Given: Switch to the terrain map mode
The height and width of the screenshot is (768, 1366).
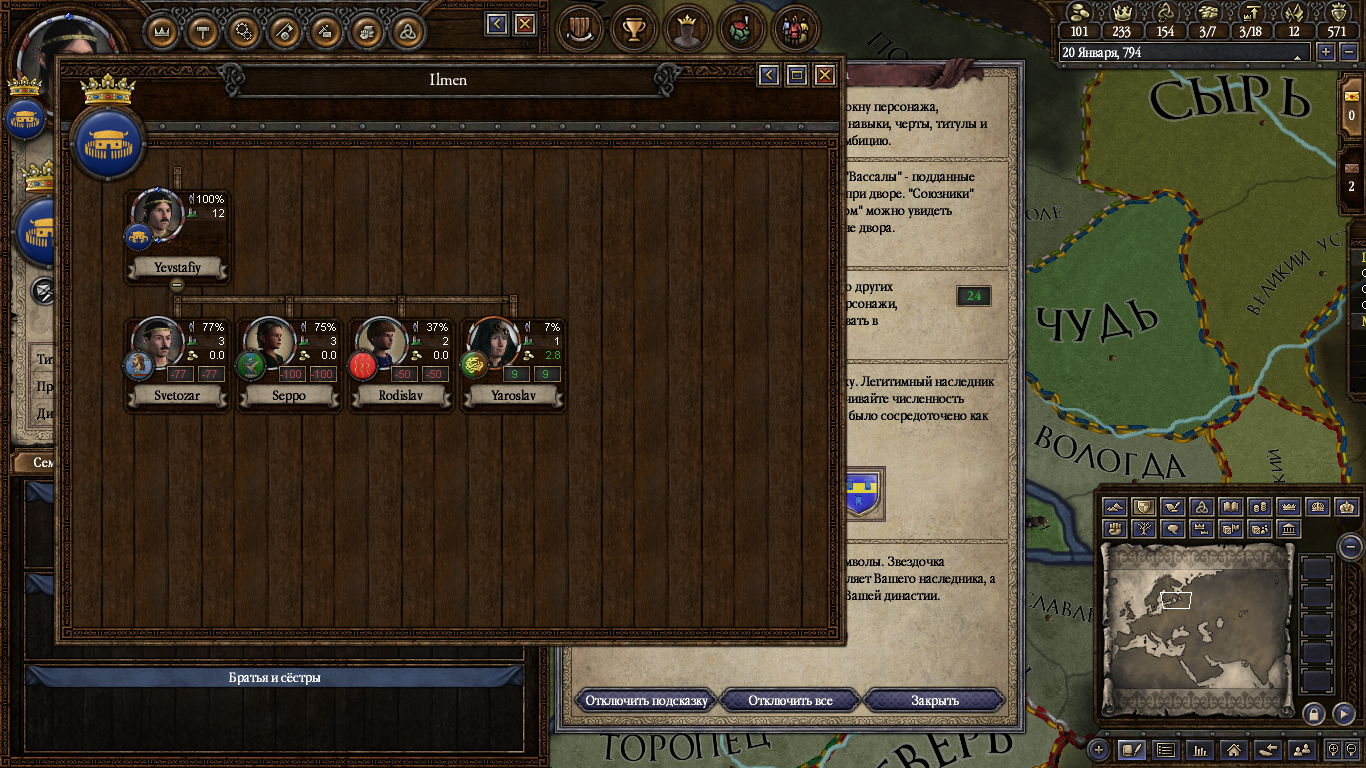Looking at the screenshot, I should [x=1115, y=508].
